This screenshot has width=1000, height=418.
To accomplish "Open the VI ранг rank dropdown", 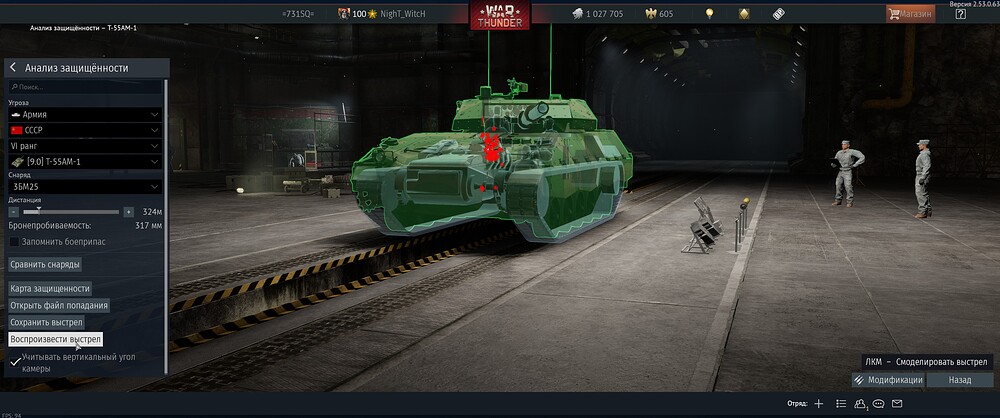I will (84, 146).
